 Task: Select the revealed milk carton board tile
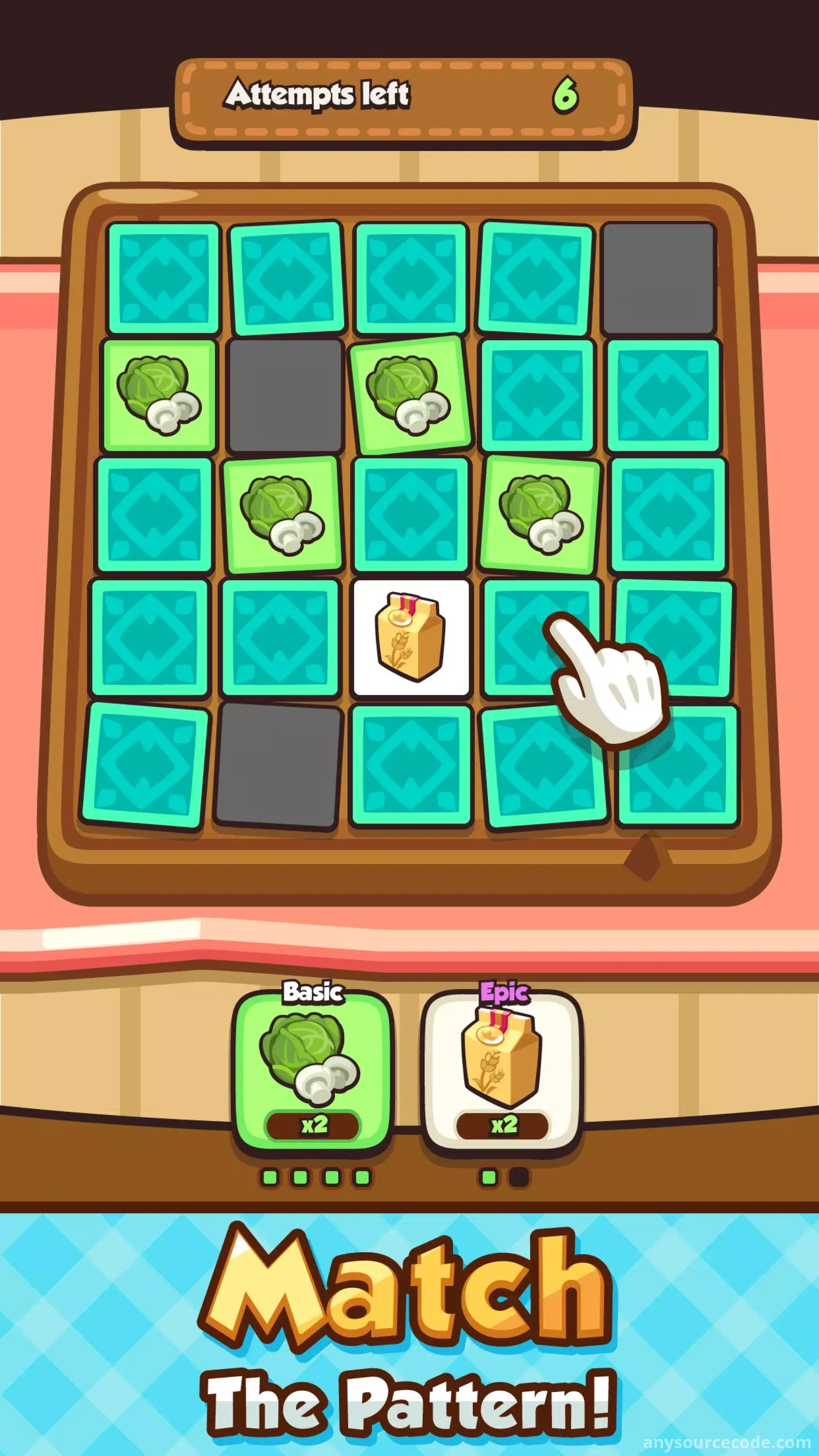pyautogui.click(x=411, y=637)
